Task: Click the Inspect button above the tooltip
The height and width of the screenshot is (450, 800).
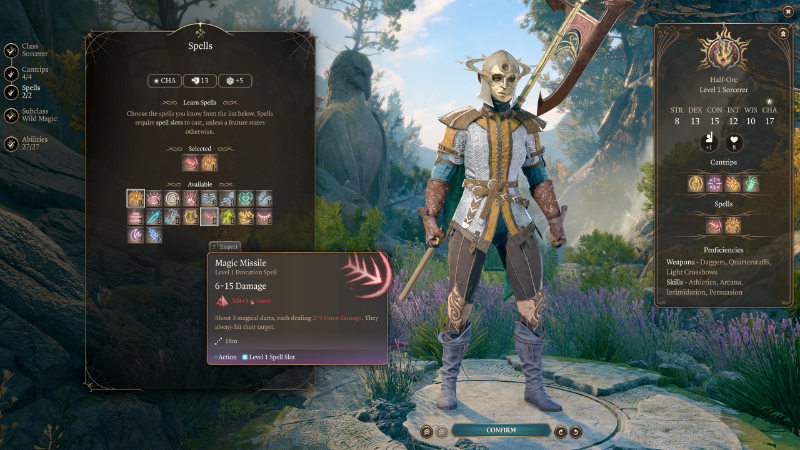Action: pyautogui.click(x=225, y=246)
